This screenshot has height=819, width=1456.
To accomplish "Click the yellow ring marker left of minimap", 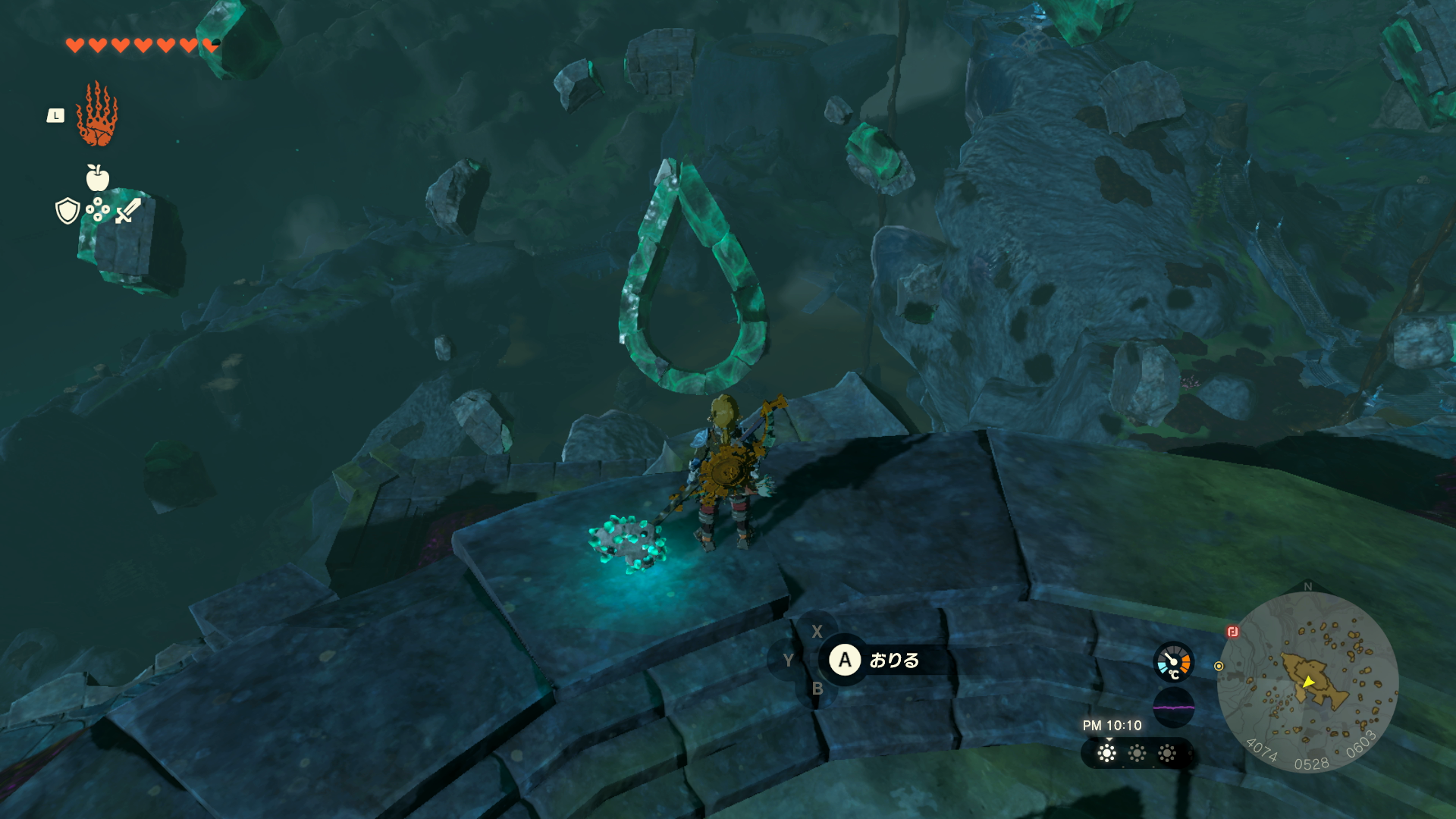I will click(x=1219, y=667).
